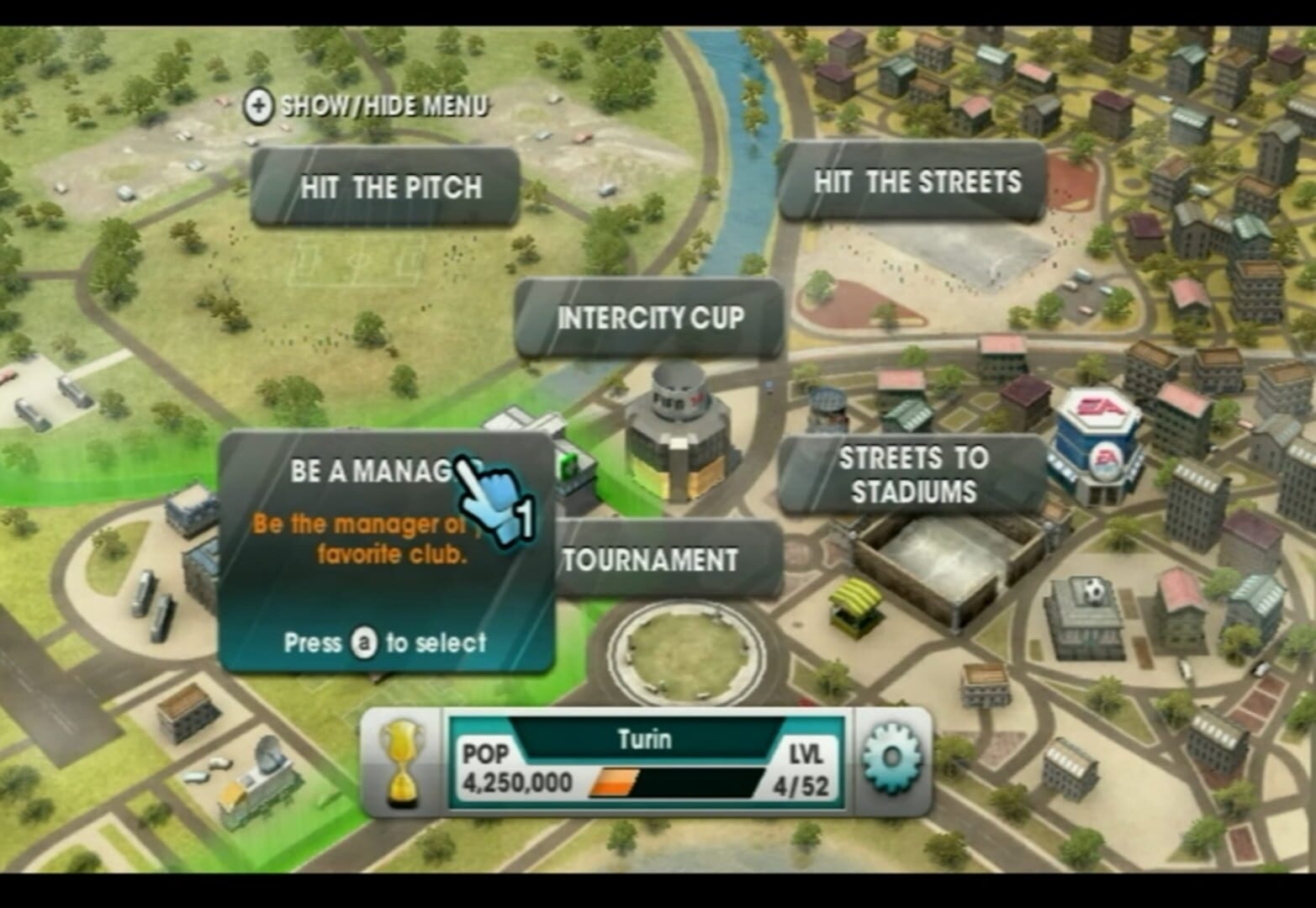Open the Intercity Cup mode

(x=651, y=319)
